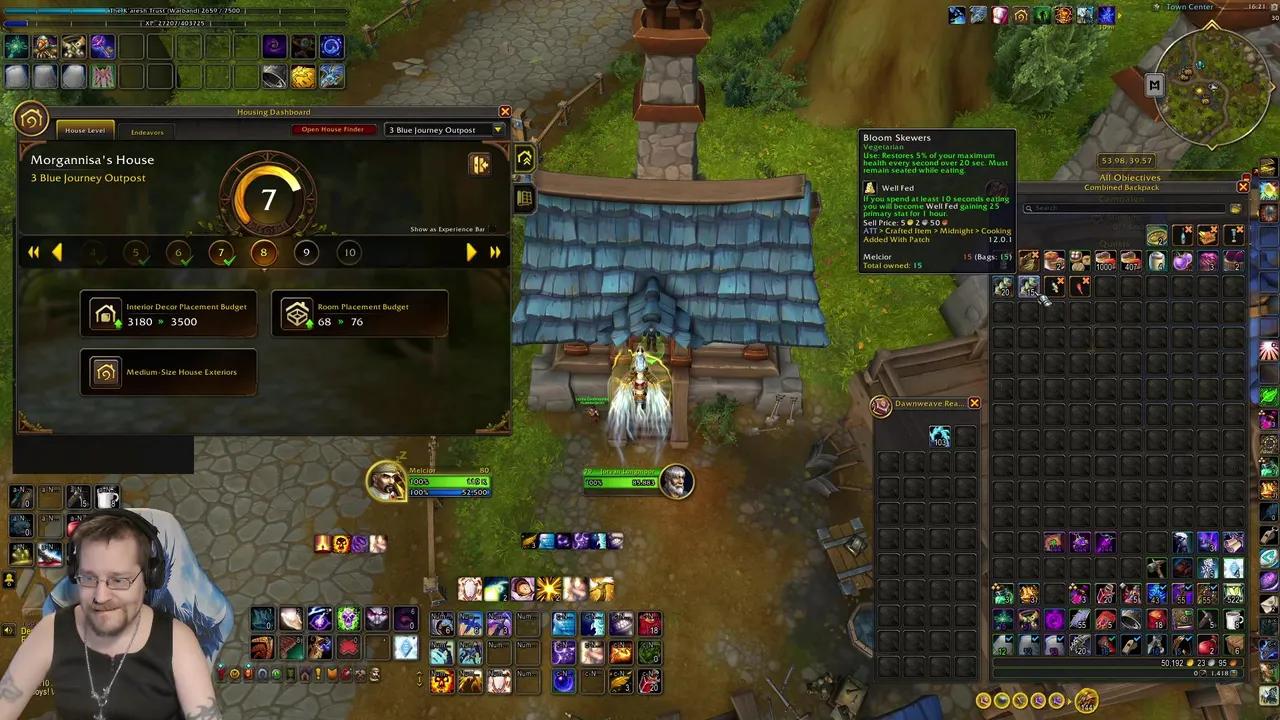The width and height of the screenshot is (1280, 720).
Task: Click the first-page double-arrow on the level bar
Action: pos(33,252)
